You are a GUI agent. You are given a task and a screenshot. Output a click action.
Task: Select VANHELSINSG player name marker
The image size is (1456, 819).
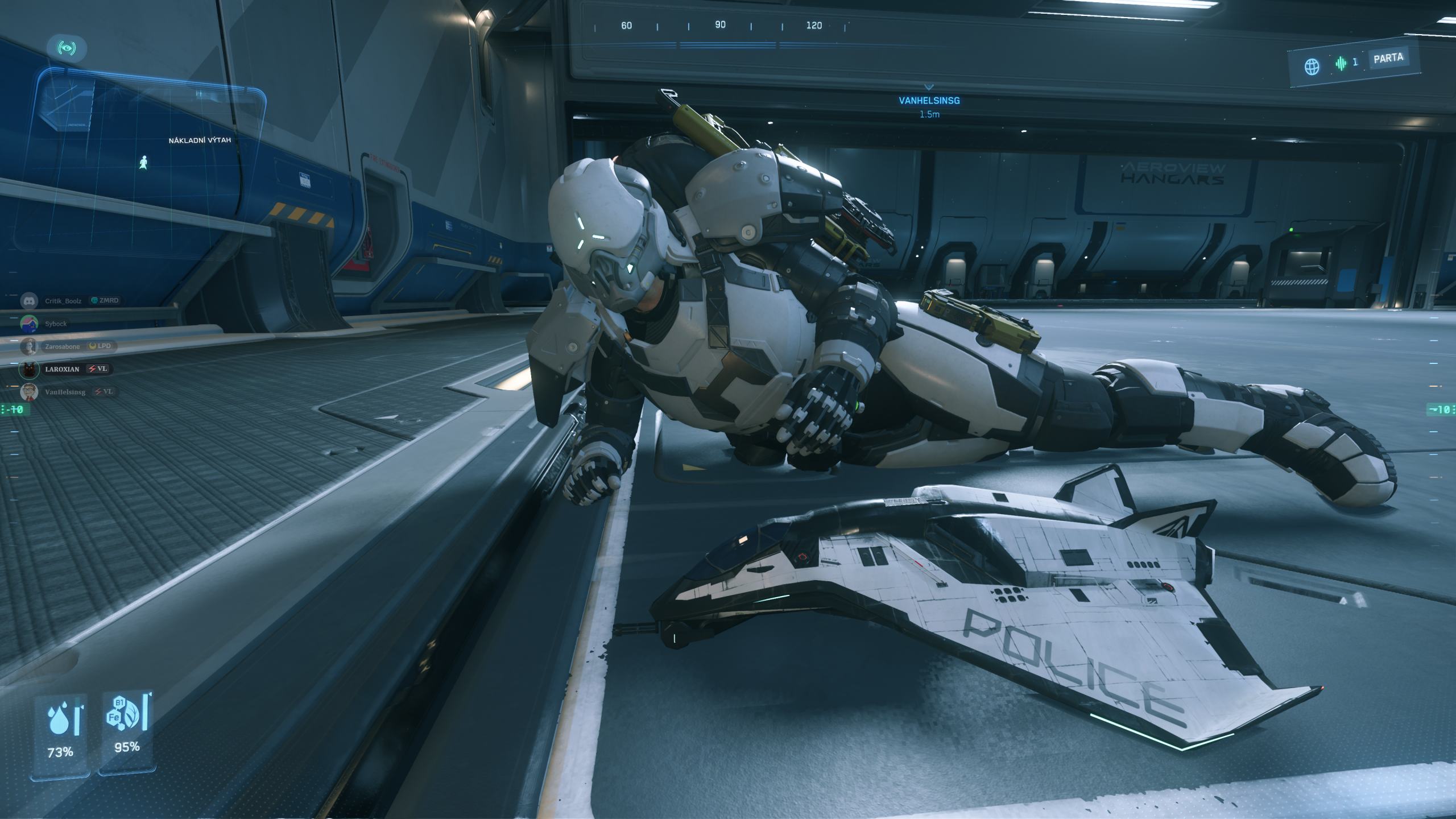(929, 101)
